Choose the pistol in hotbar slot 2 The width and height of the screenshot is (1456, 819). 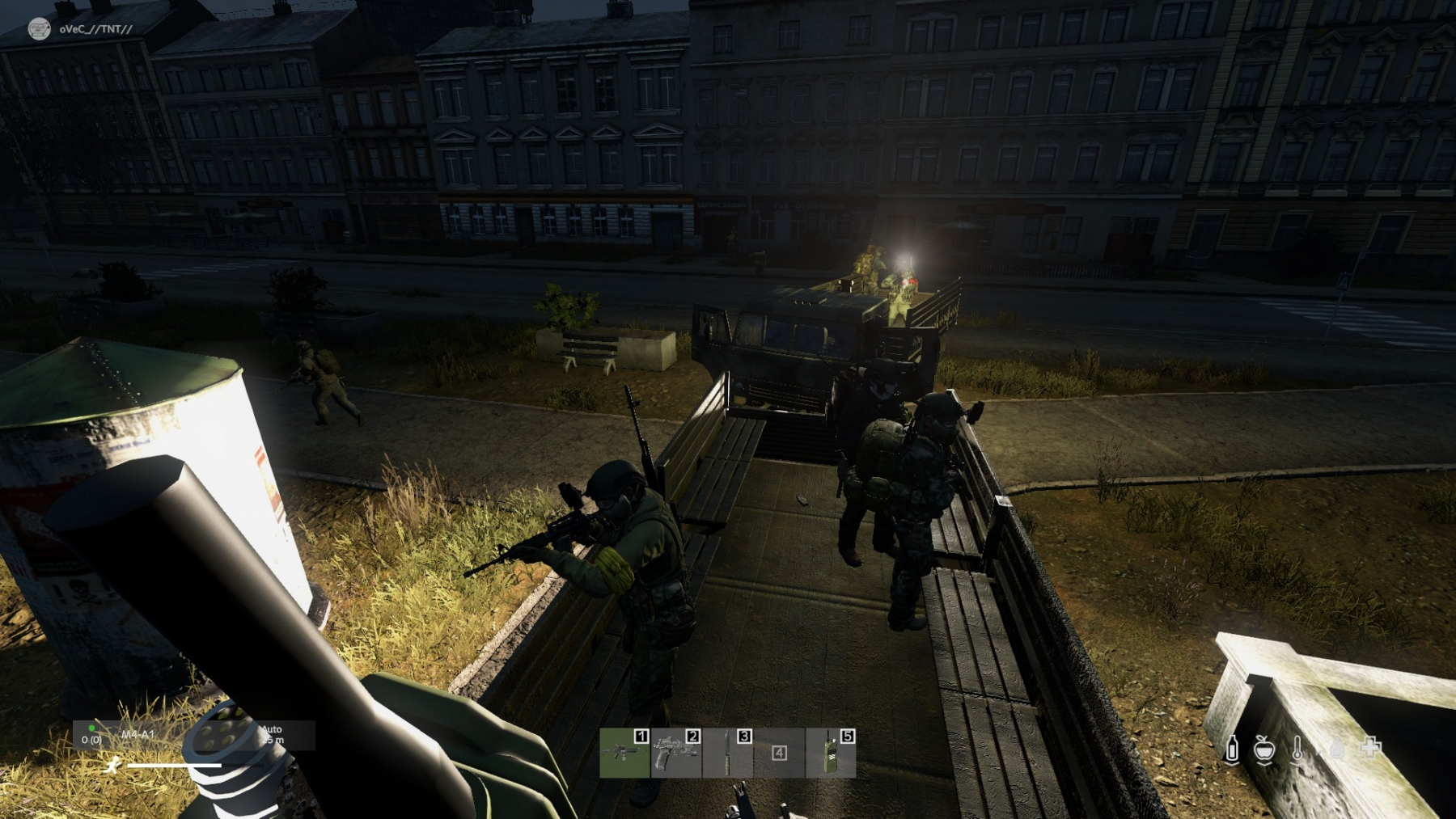pyautogui.click(x=675, y=753)
